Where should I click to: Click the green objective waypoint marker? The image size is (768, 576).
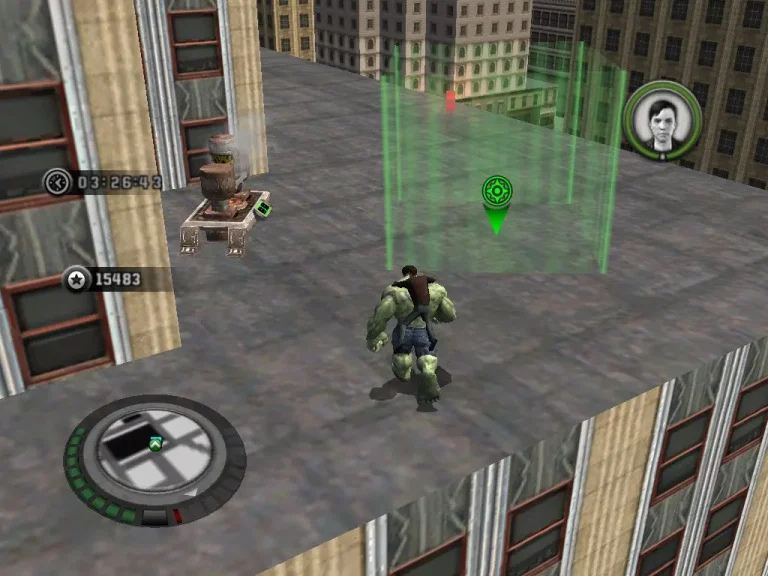click(496, 193)
